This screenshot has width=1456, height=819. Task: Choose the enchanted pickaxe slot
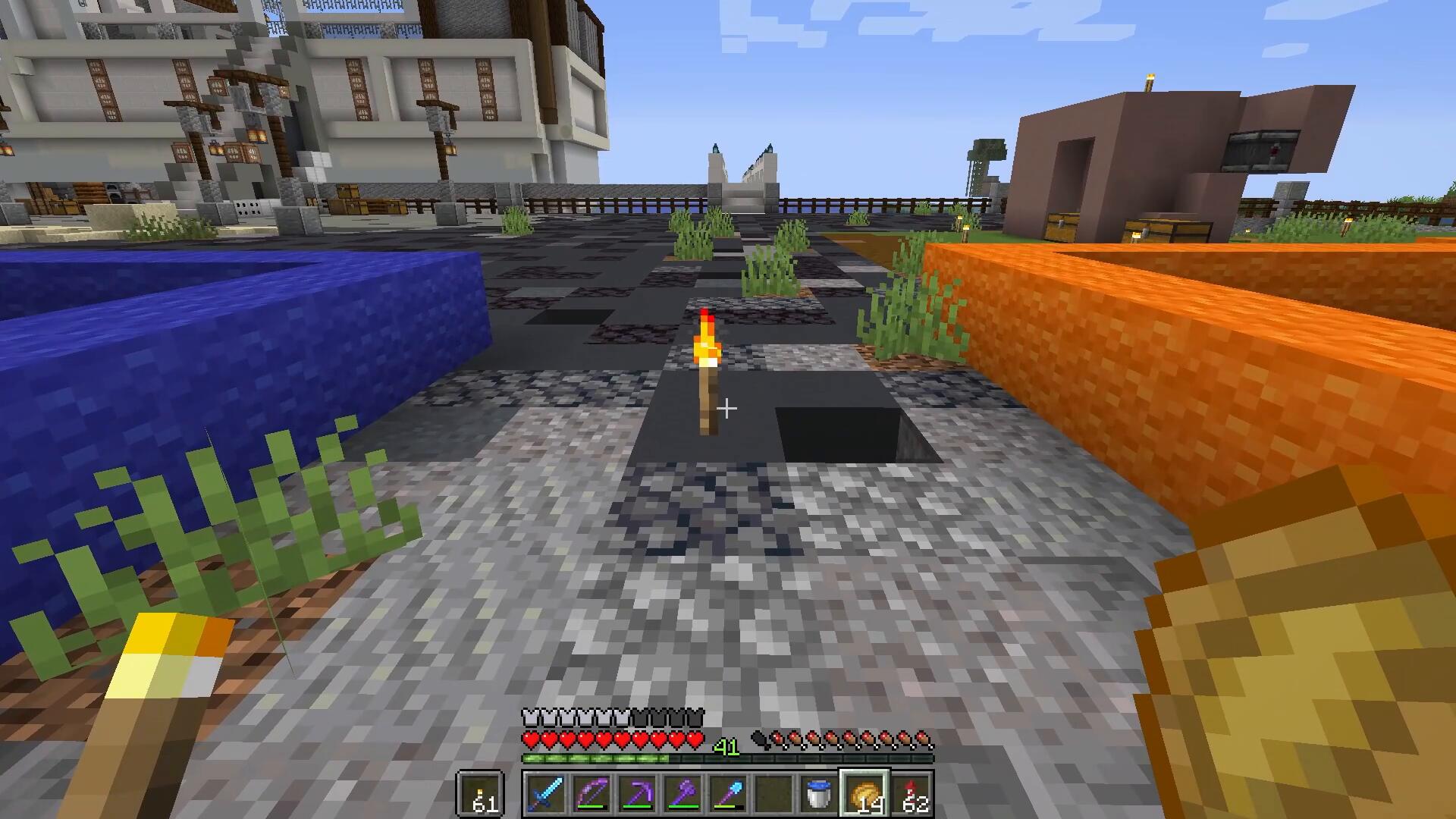637,794
